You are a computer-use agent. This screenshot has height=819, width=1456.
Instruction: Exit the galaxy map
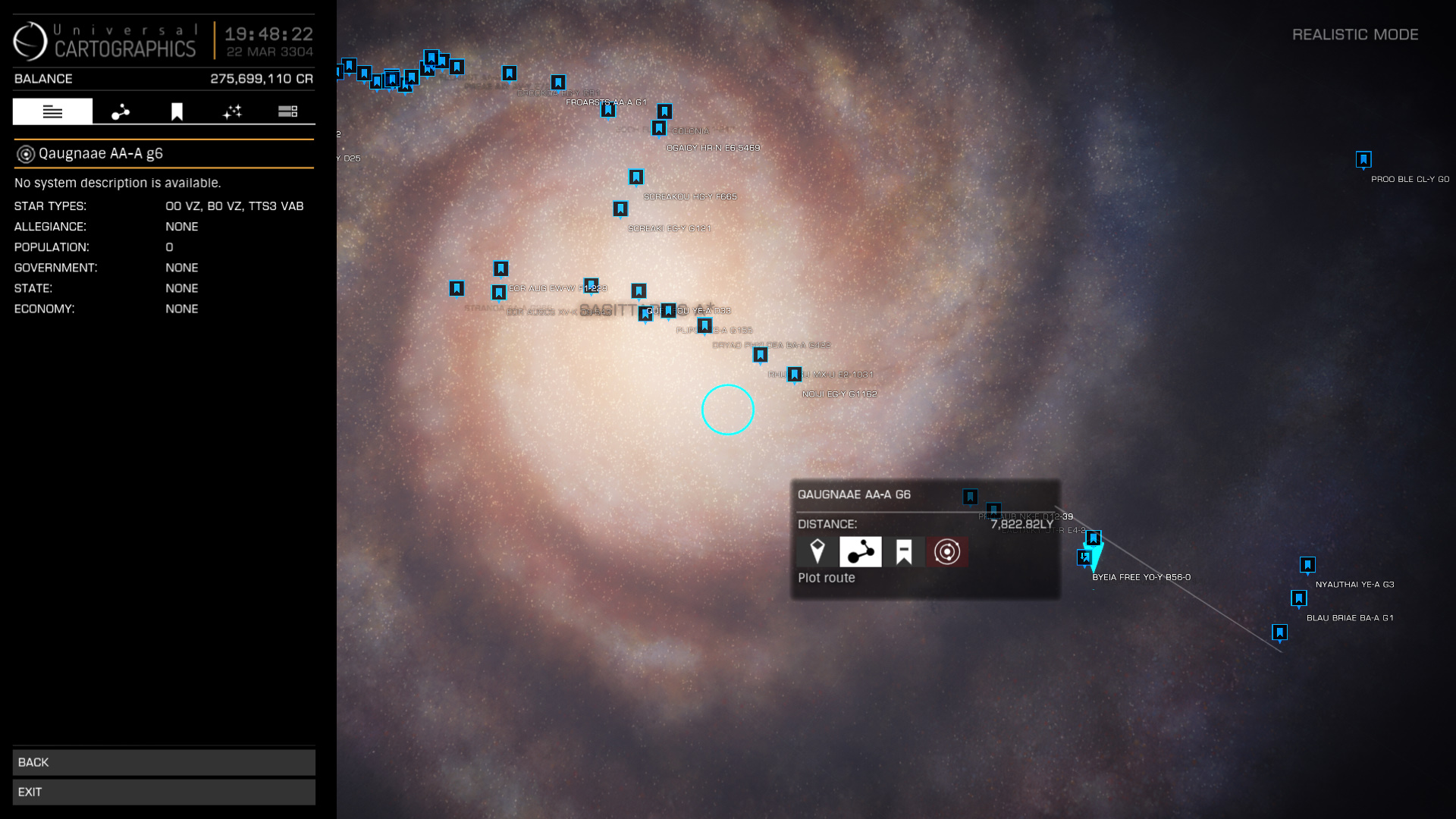(164, 792)
